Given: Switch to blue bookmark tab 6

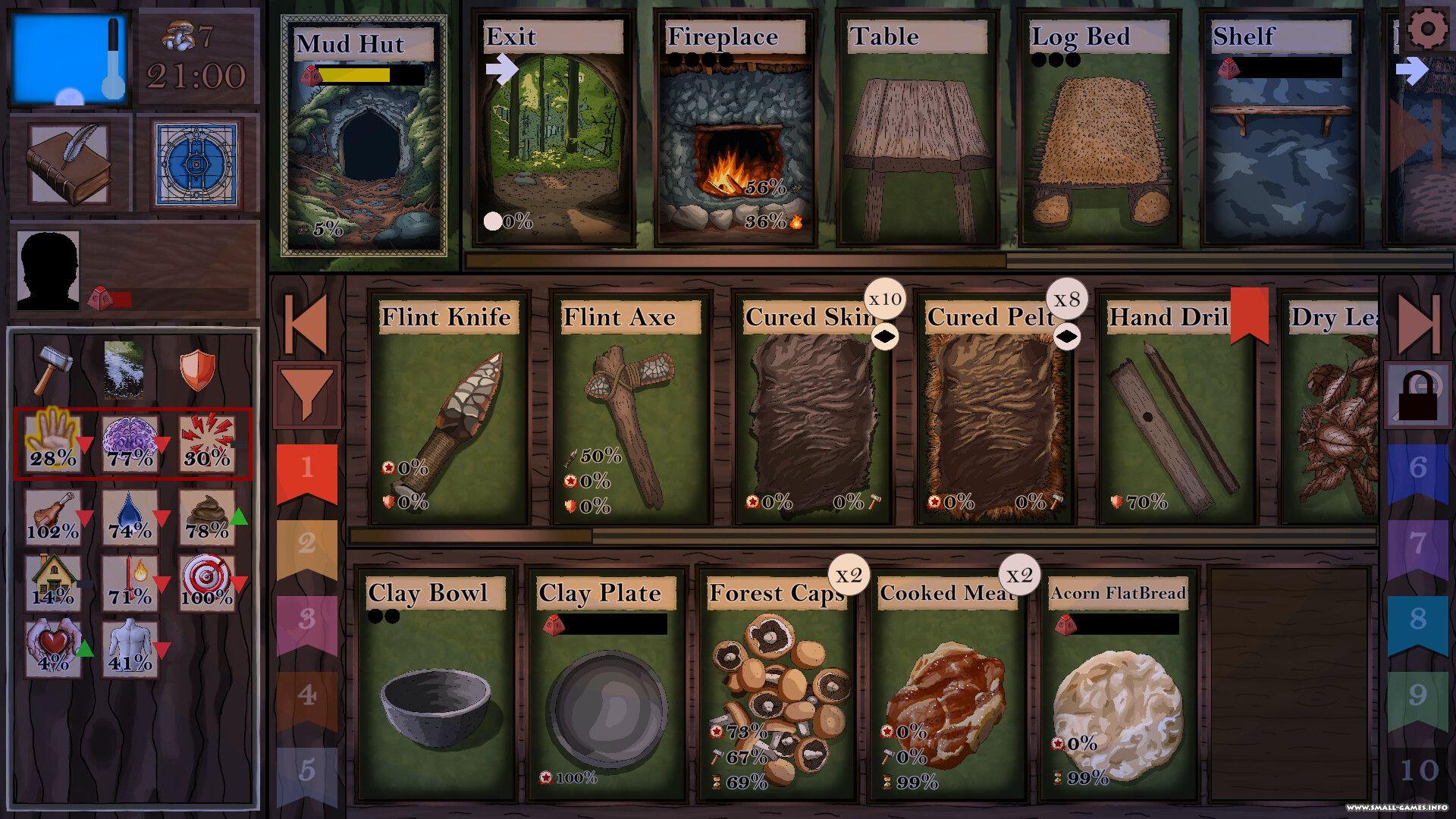Looking at the screenshot, I should (x=1417, y=469).
